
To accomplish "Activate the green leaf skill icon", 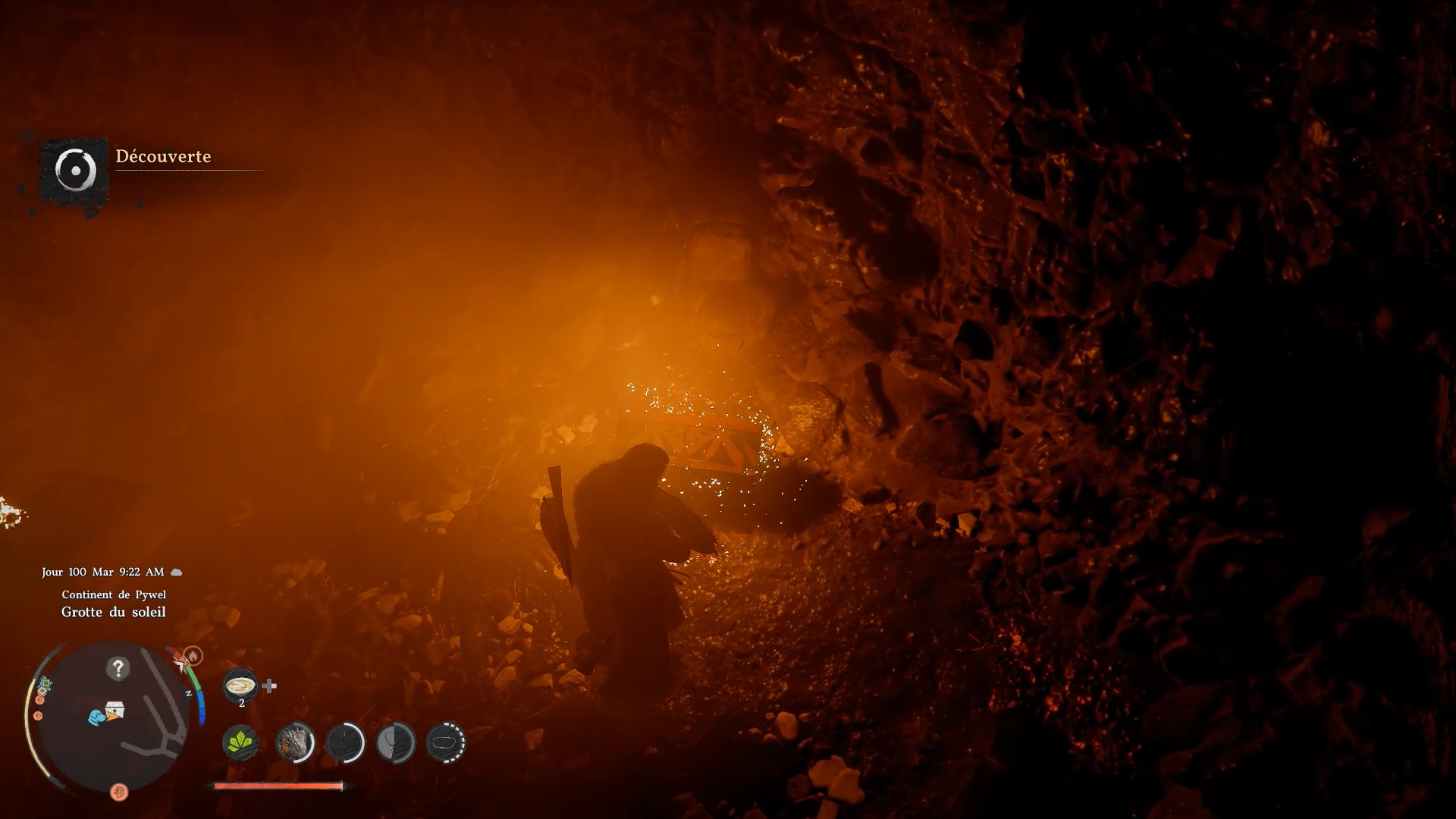I will tap(240, 742).
